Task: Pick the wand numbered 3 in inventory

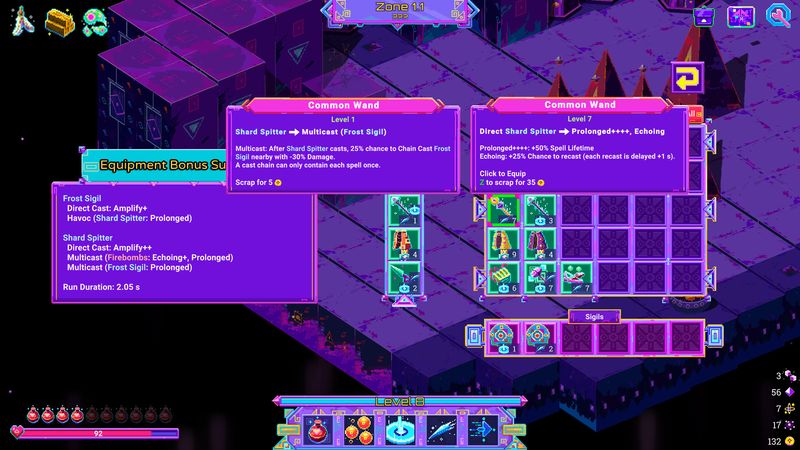Action: 539,209
